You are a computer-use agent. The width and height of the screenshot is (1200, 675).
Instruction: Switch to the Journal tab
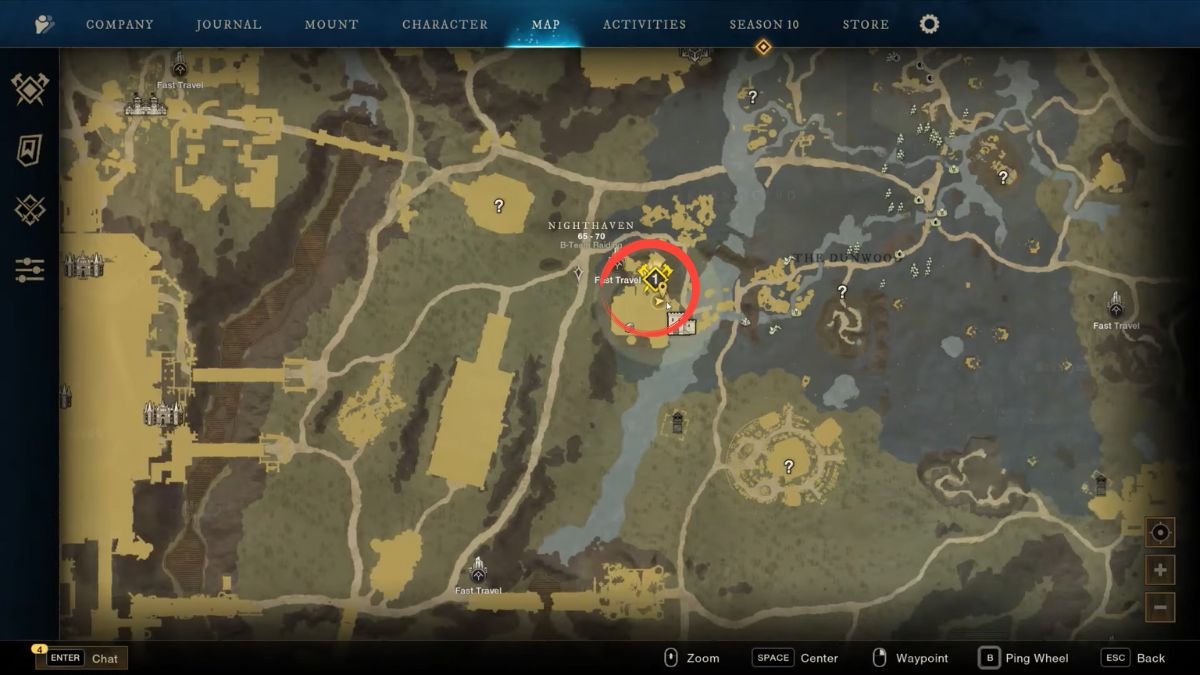pyautogui.click(x=228, y=24)
